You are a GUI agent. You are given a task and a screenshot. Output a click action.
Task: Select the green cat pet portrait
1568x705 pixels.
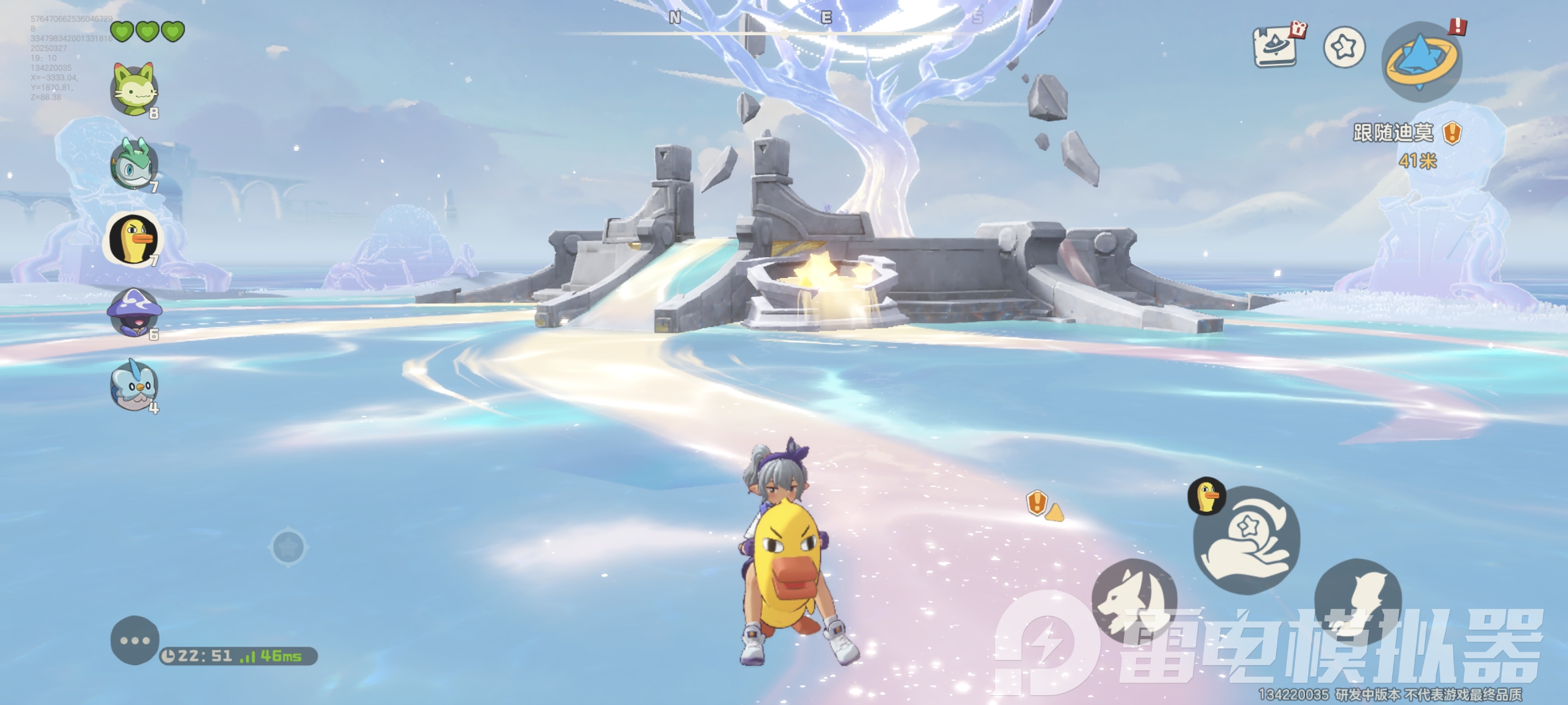tap(135, 90)
